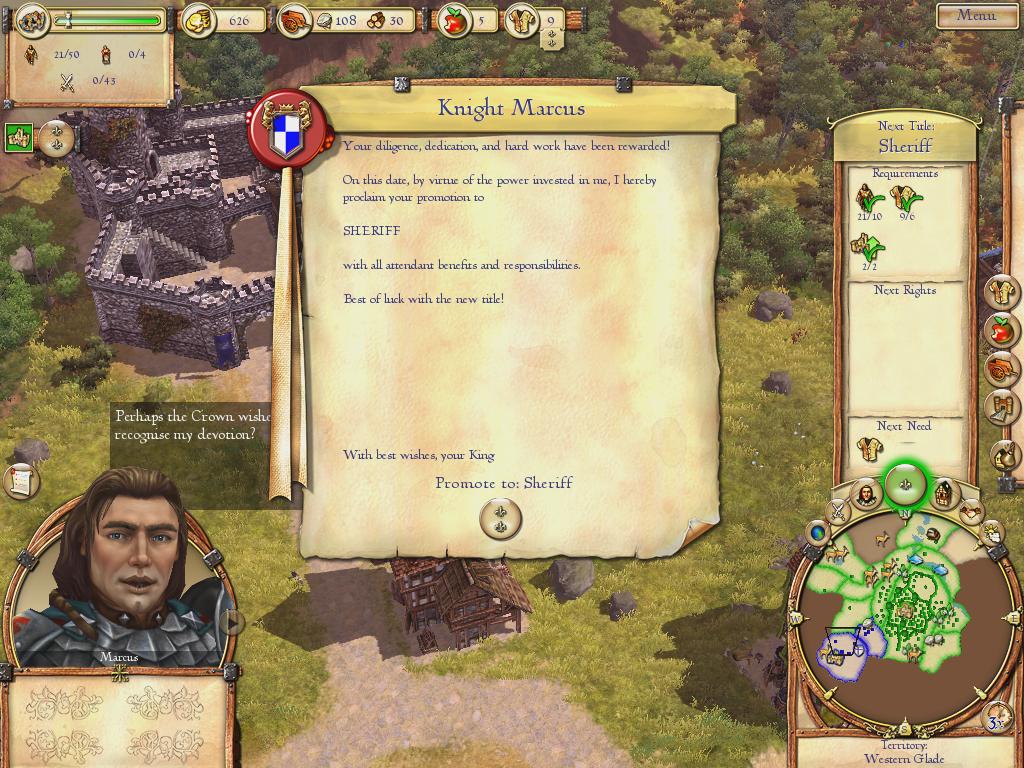This screenshot has height=768, width=1024.
Task: Select the cart category on the right sidebar
Action: pos(1002,368)
